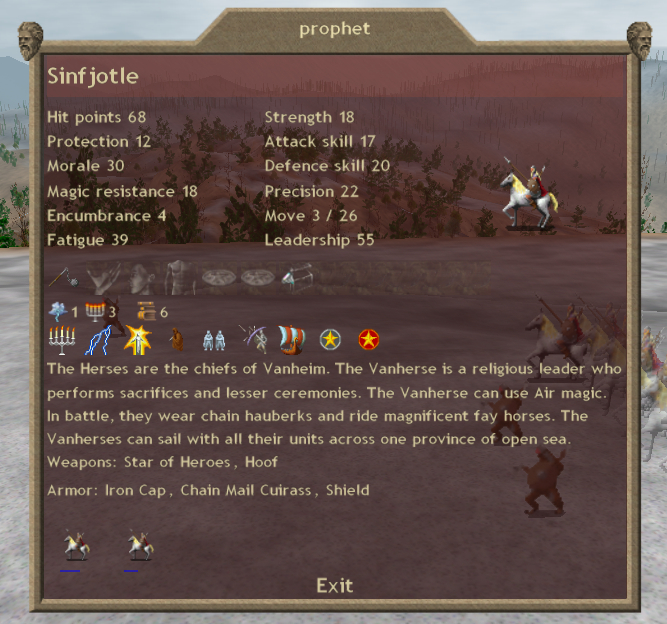Click the air magic level icon
The width and height of the screenshot is (667, 624).
[x=57, y=311]
